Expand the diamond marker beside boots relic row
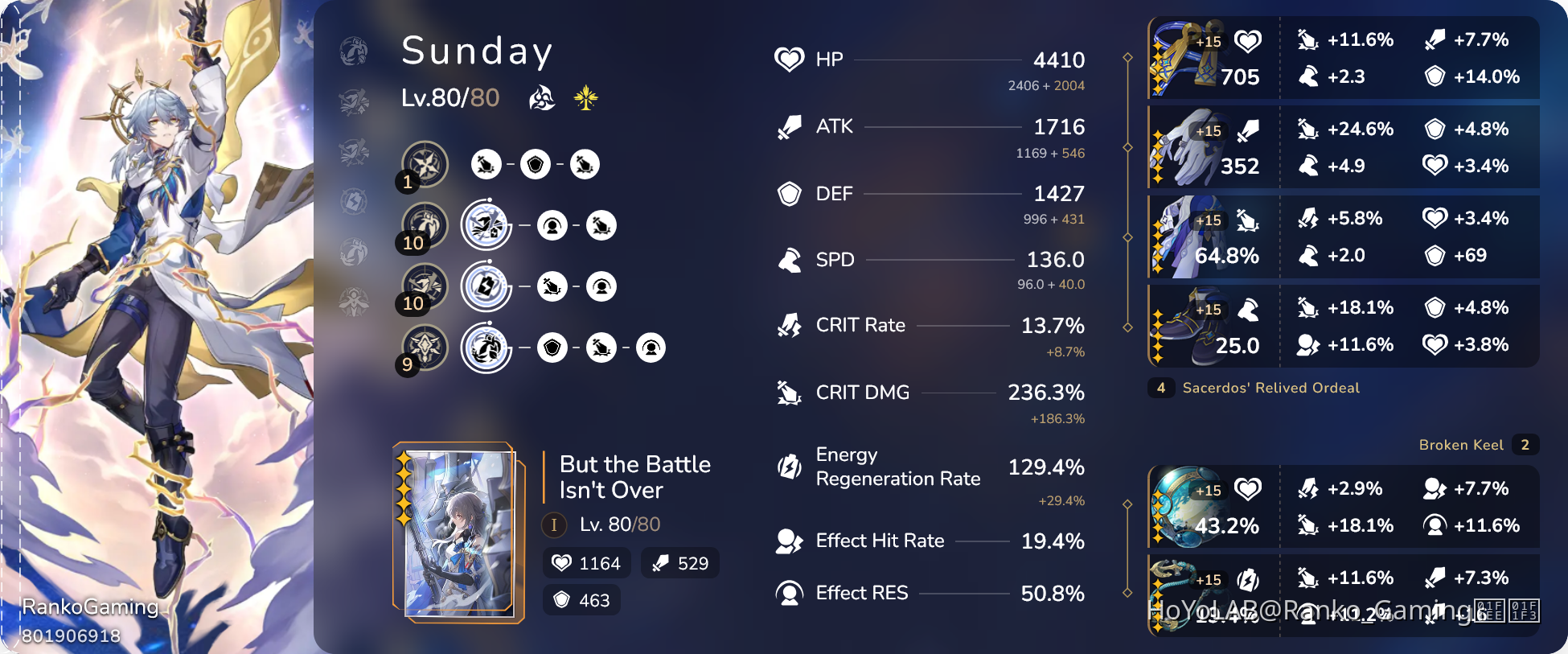Image resolution: width=1568 pixels, height=654 pixels. click(1129, 326)
